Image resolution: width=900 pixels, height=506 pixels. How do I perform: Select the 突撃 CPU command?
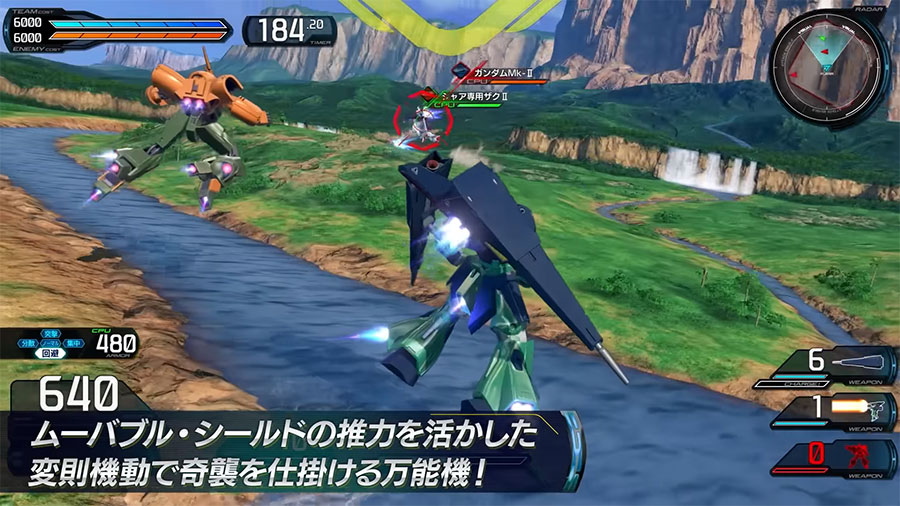point(49,333)
